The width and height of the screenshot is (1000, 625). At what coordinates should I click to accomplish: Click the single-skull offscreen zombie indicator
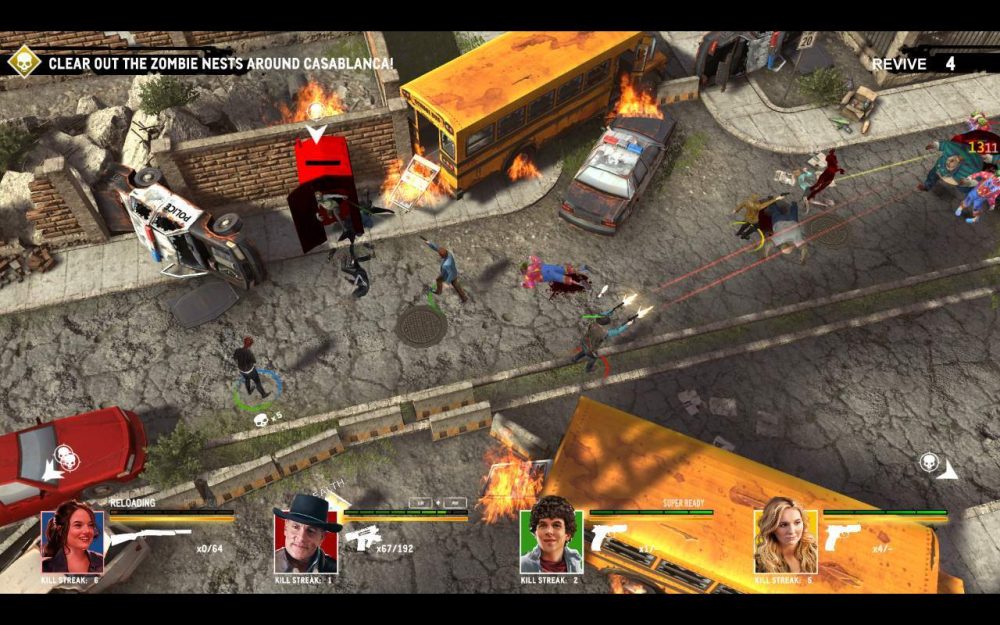coord(930,463)
